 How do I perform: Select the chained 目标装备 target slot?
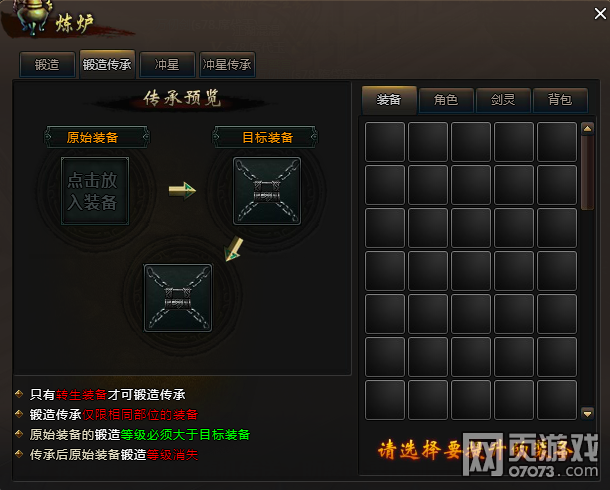266,191
